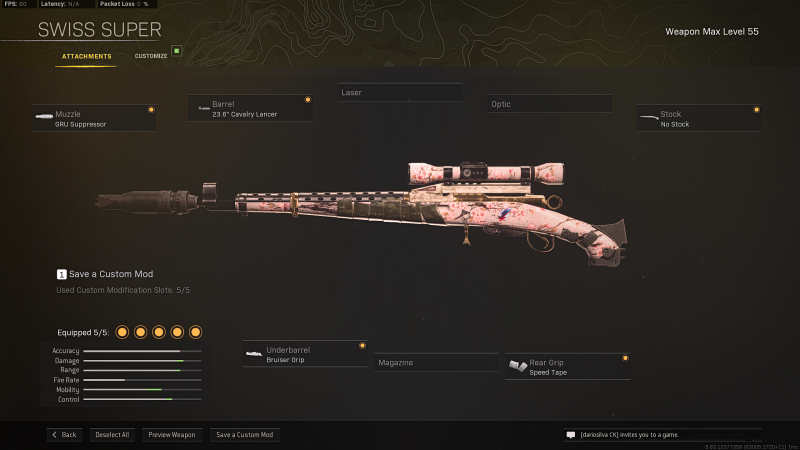Click the bottom Save a Custom Mod button
This screenshot has height=450, width=800.
pos(245,435)
